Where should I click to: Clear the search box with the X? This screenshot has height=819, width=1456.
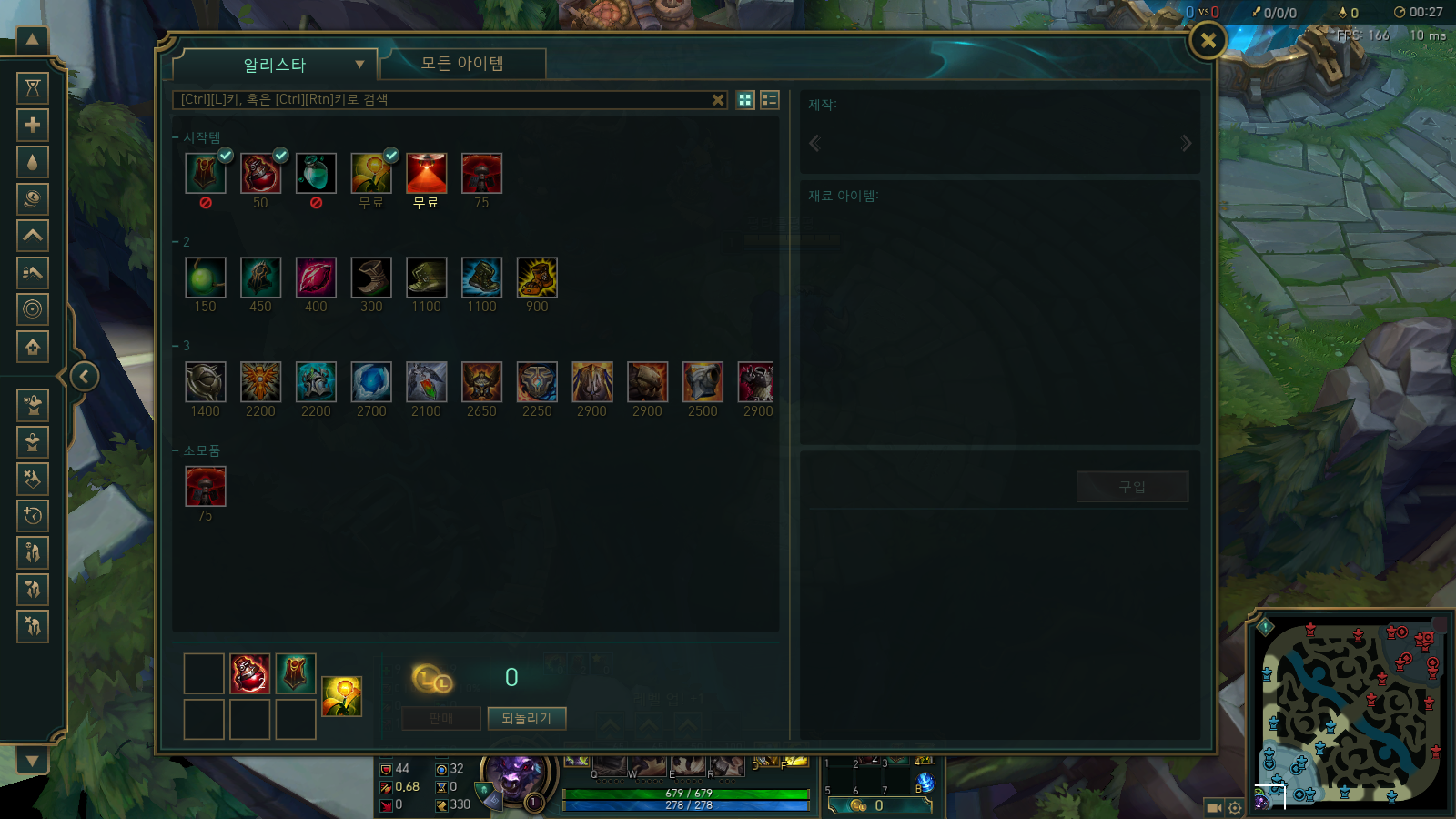pyautogui.click(x=718, y=100)
